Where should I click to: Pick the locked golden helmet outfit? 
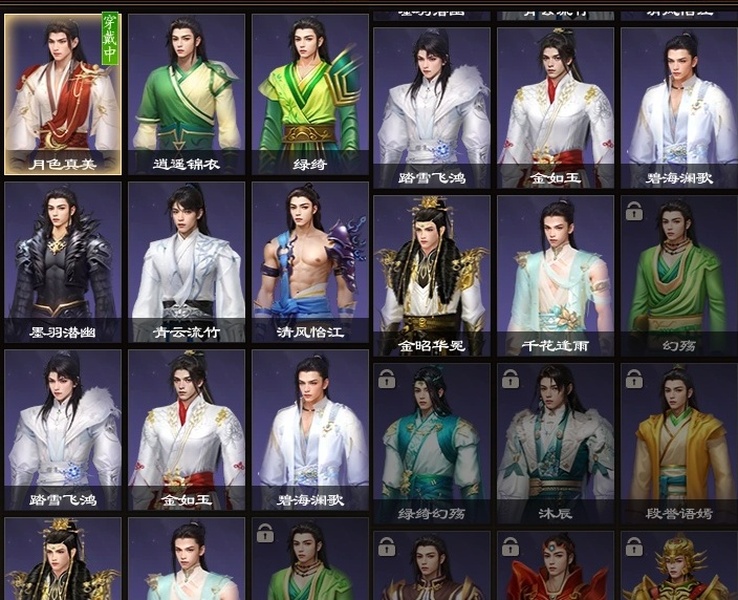coord(679,568)
